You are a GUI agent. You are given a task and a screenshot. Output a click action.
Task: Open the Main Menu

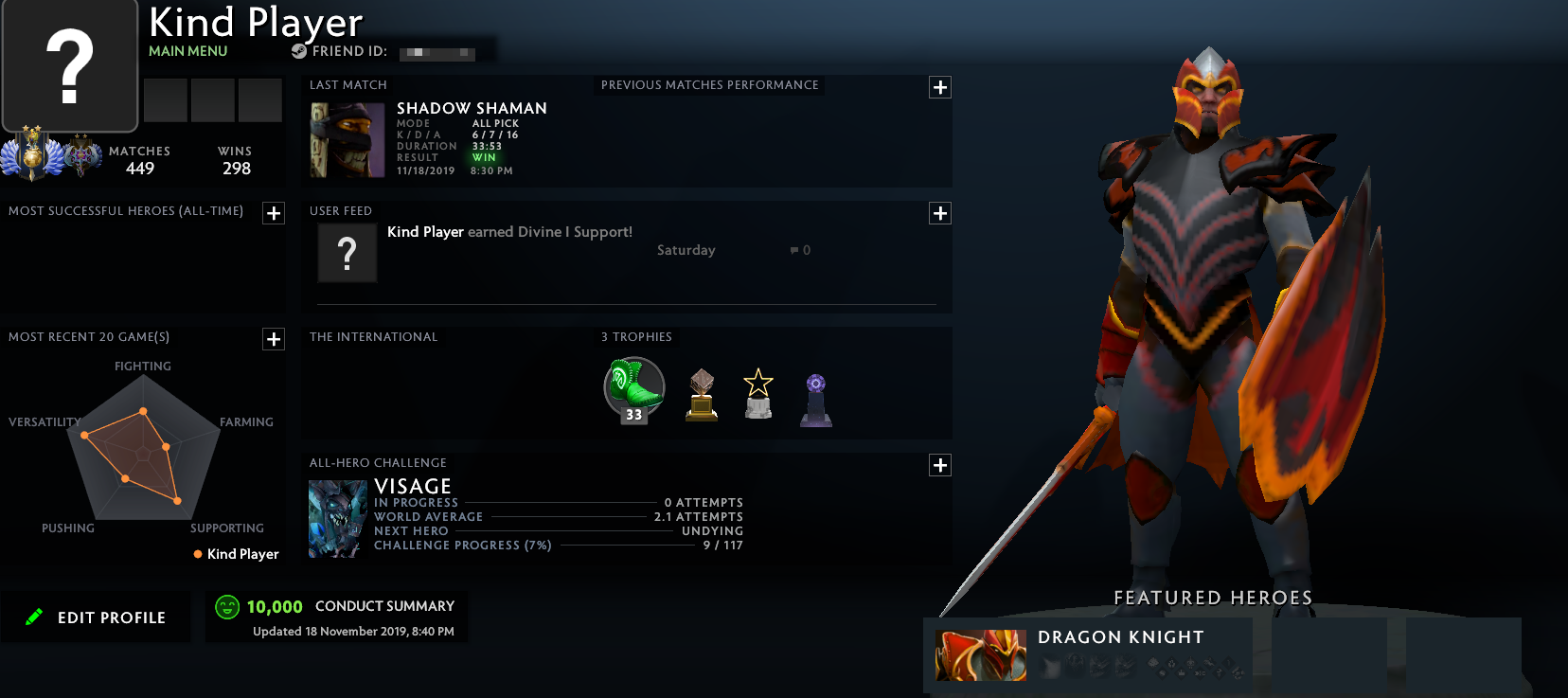click(x=186, y=51)
